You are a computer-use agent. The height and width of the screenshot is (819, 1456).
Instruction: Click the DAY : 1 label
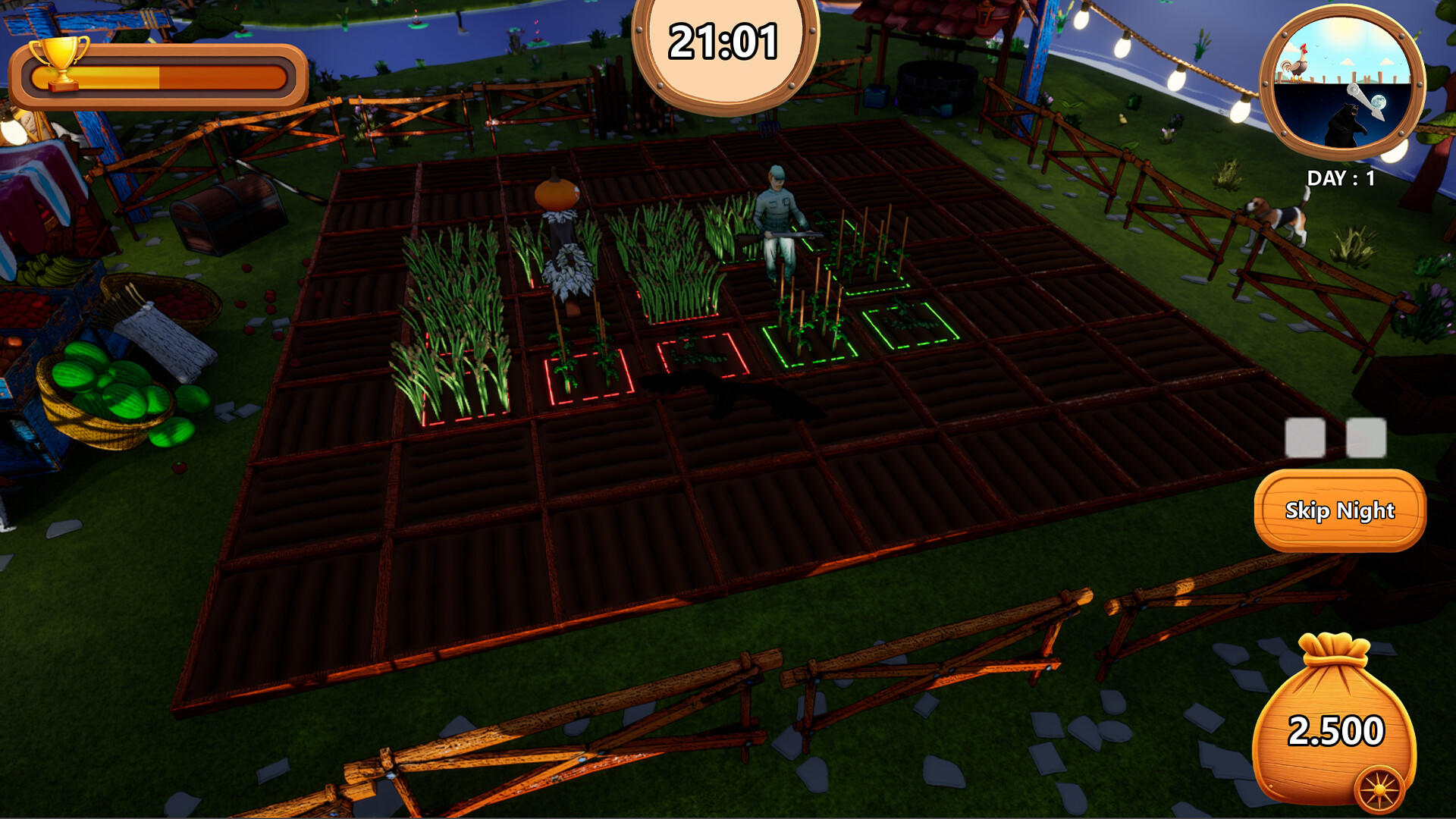[1341, 177]
